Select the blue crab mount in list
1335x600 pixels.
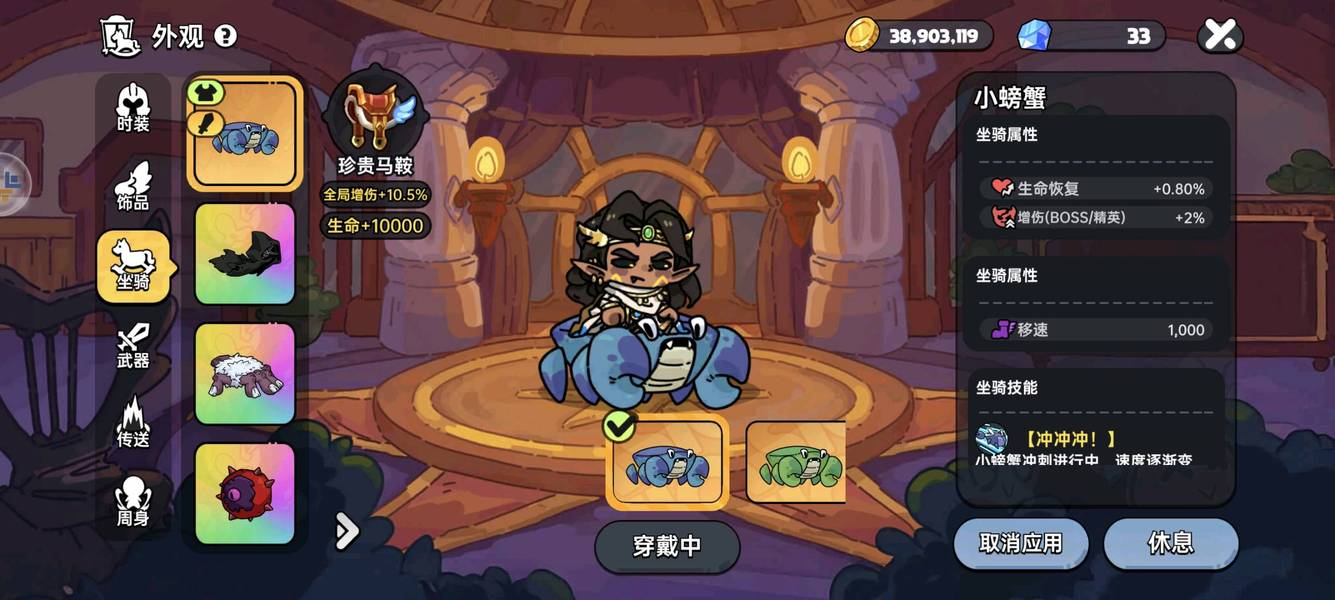point(245,134)
